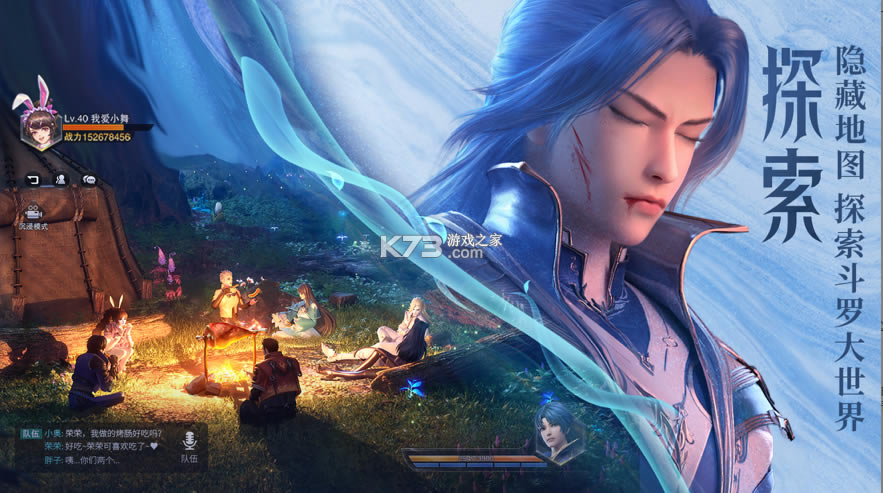This screenshot has width=883, height=493.
Task: Open the chat bubble icon
Action: point(90,180)
